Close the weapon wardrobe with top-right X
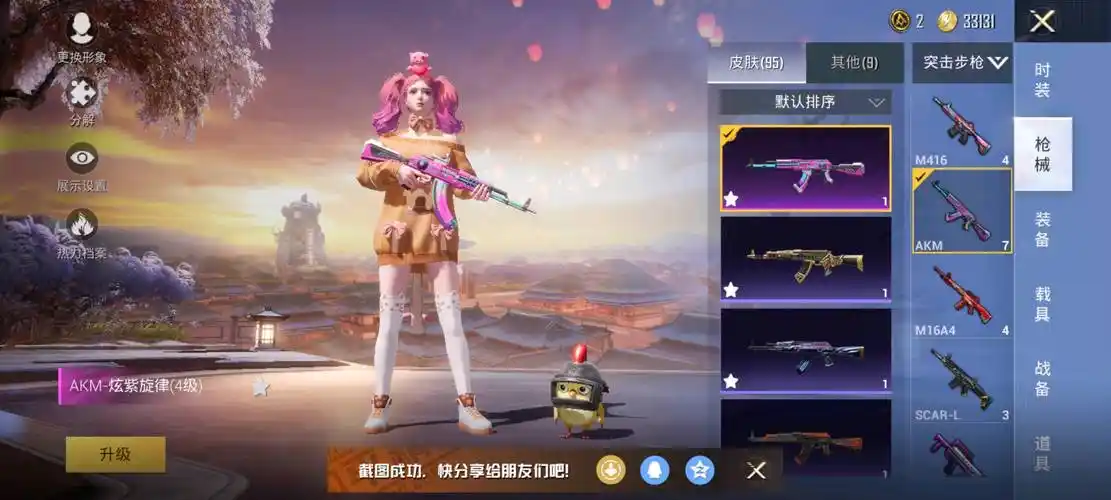 coord(1042,21)
